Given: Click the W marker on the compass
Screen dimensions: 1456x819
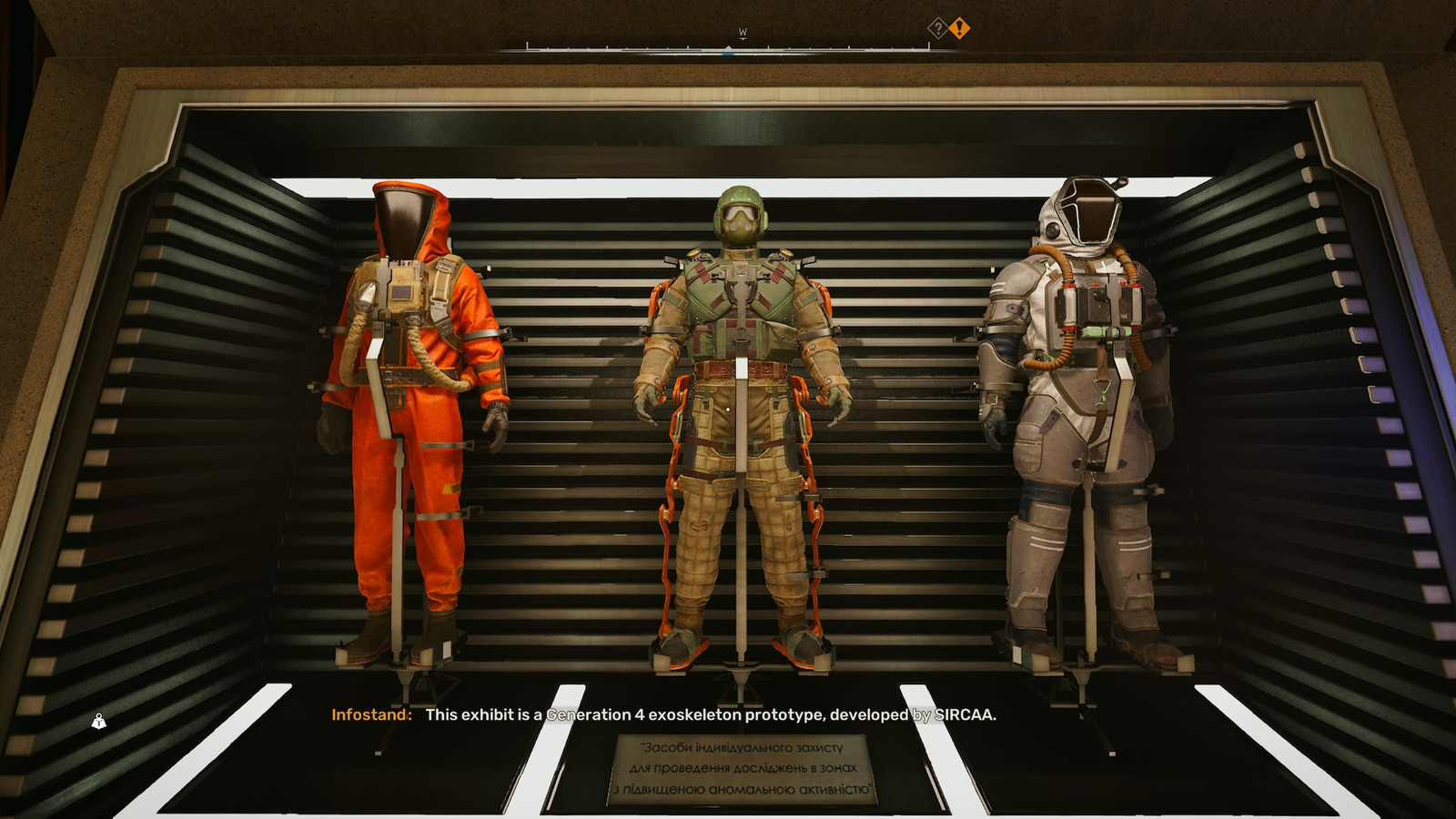Looking at the screenshot, I should [x=743, y=29].
